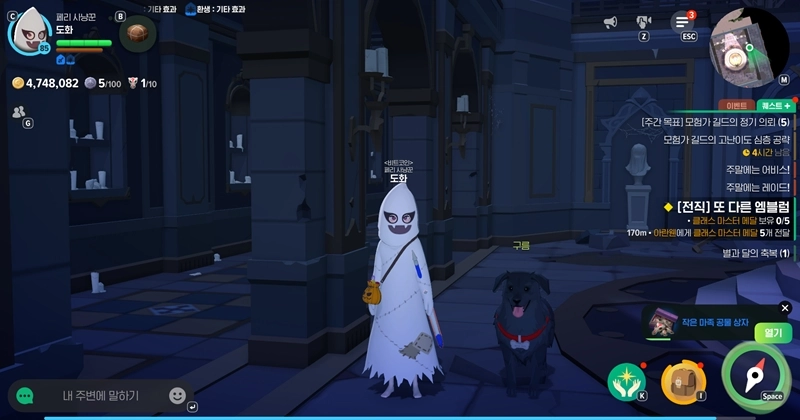Image resolution: width=800 pixels, height=420 pixels.
Task: Switch to the 이벤트 tab
Action: 735,105
